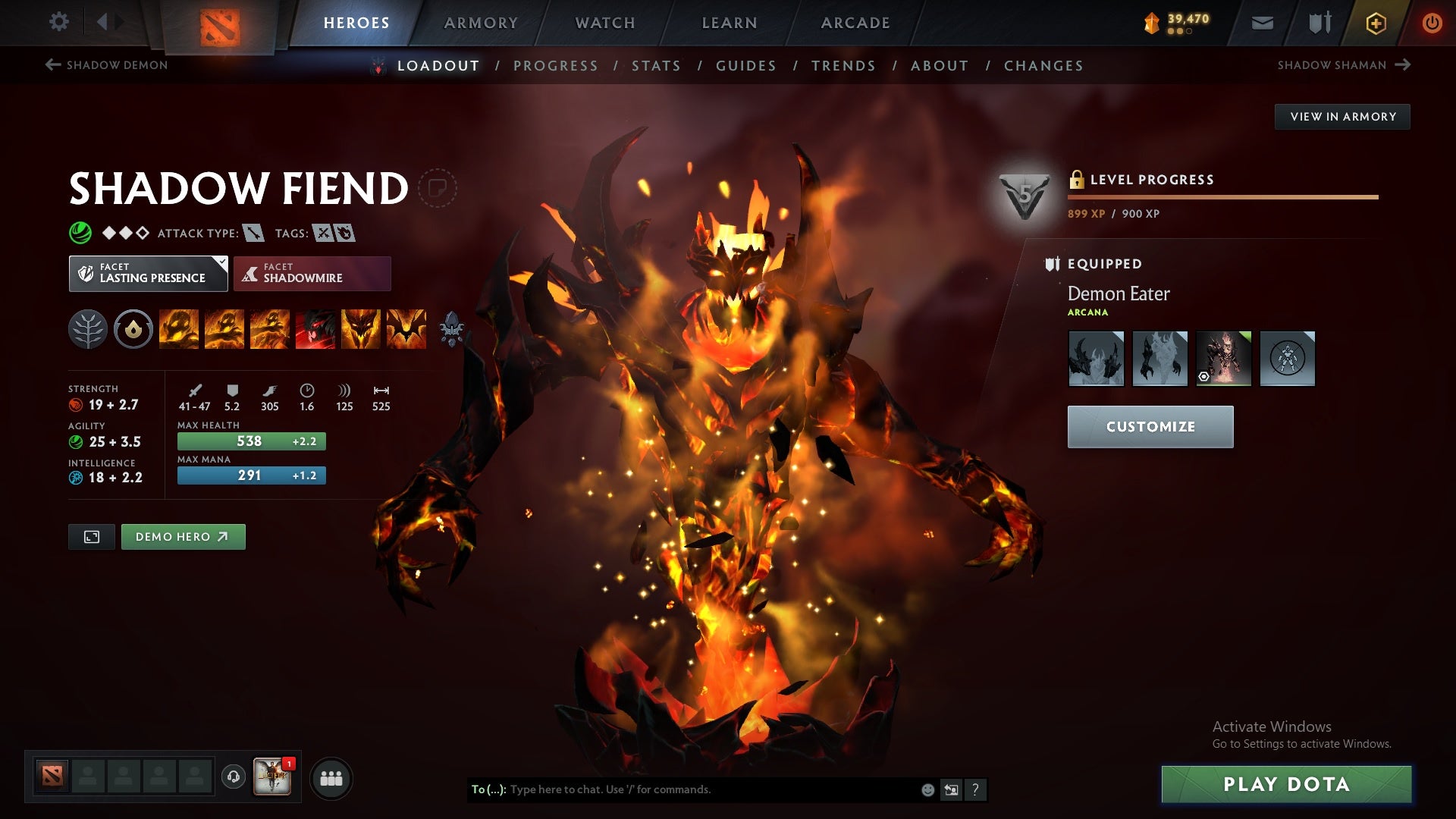This screenshot has width=1456, height=819.
Task: Select the Lasting Presence facet
Action: point(148,273)
